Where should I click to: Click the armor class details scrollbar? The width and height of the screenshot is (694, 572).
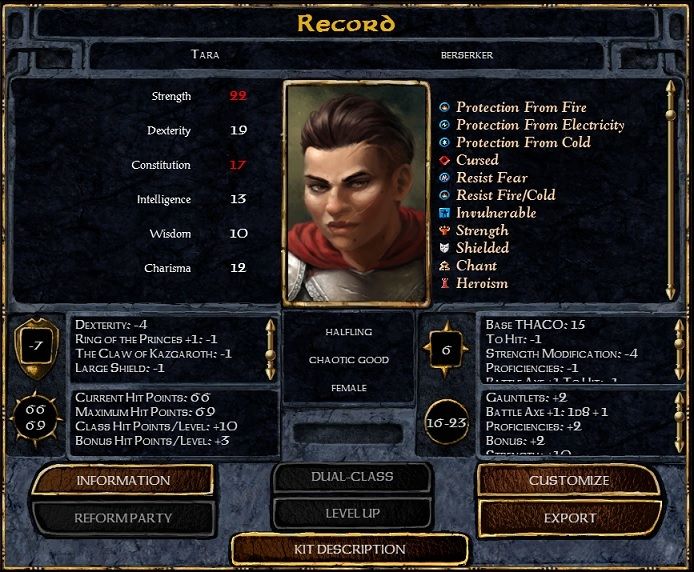(269, 347)
